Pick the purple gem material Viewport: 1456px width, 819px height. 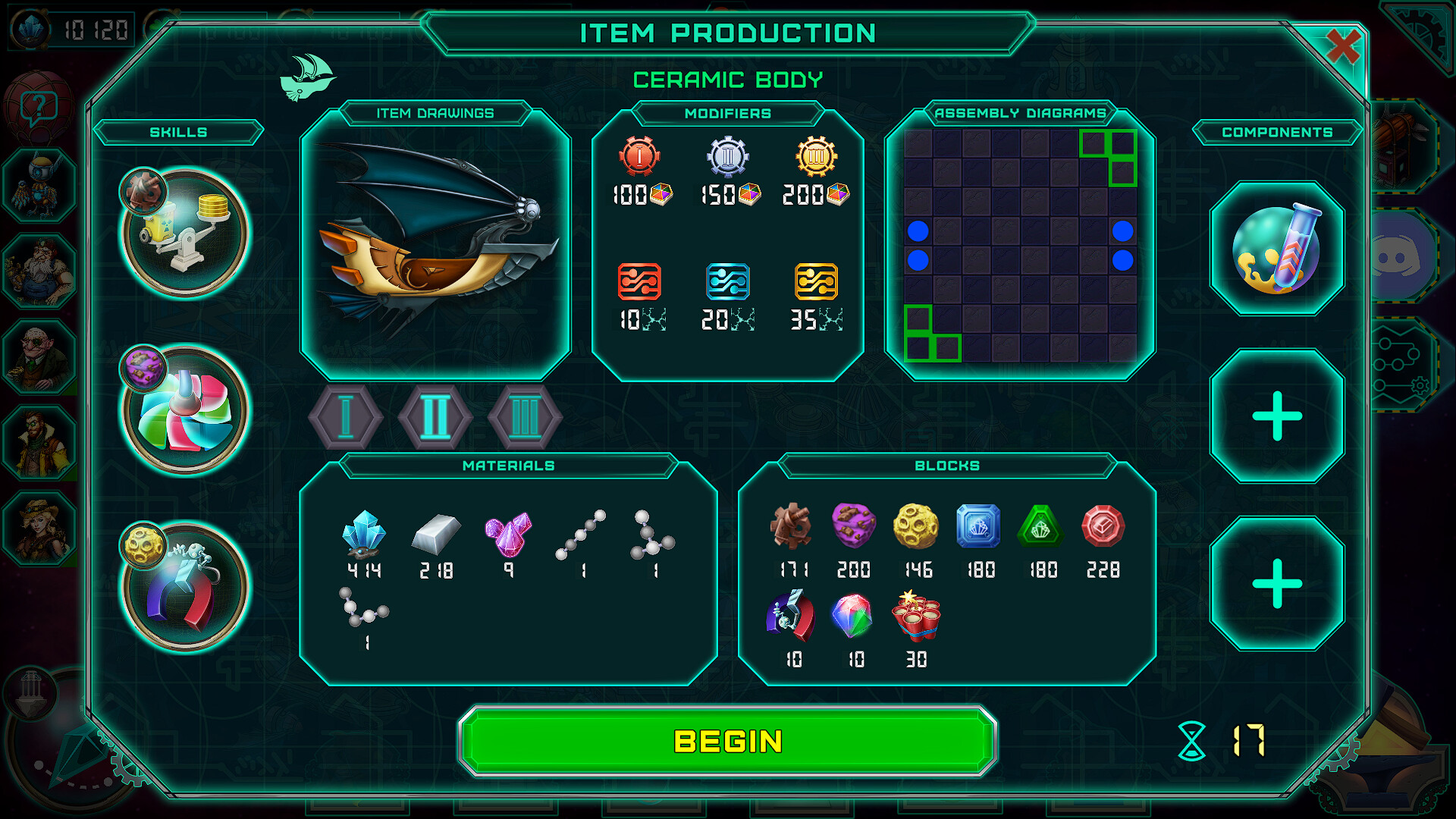509,535
